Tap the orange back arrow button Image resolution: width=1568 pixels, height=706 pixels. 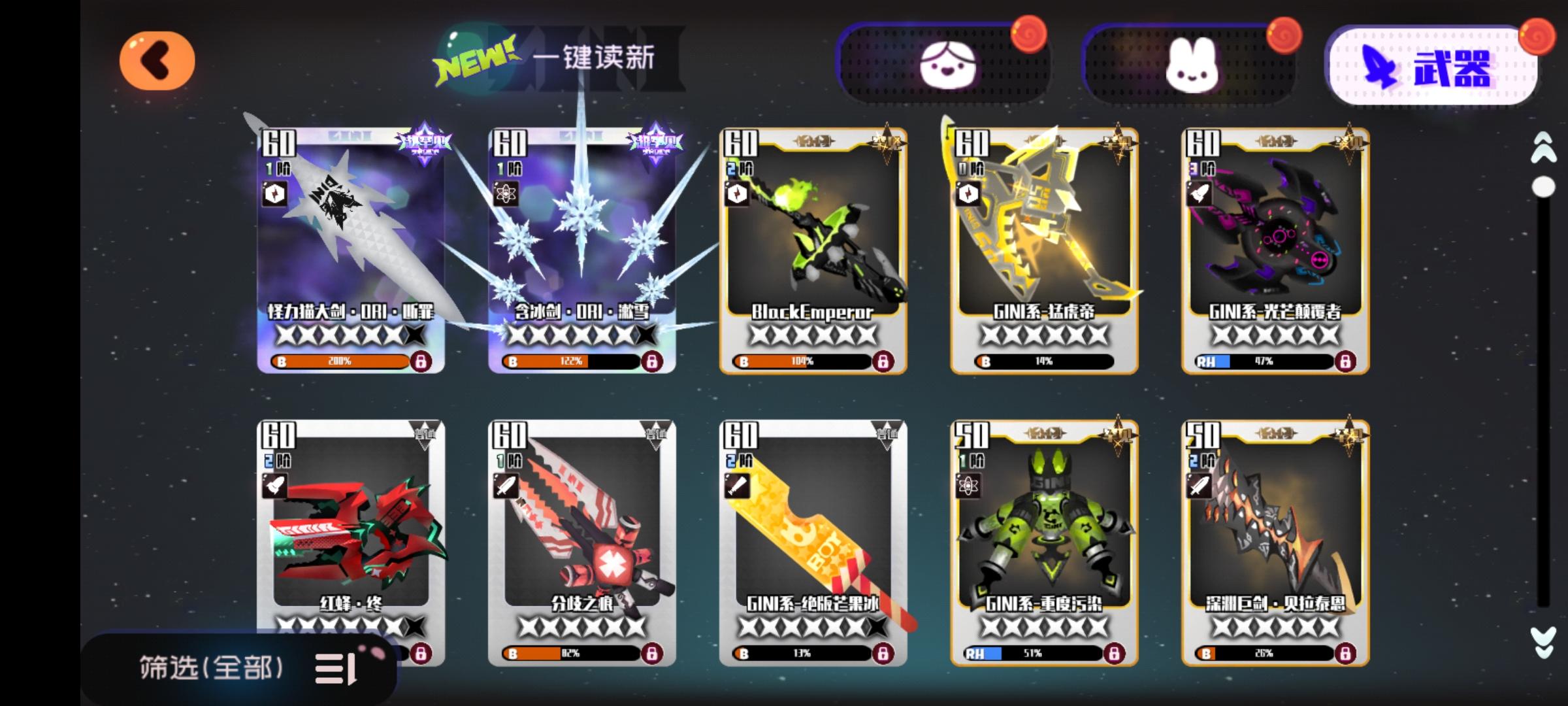[157, 60]
